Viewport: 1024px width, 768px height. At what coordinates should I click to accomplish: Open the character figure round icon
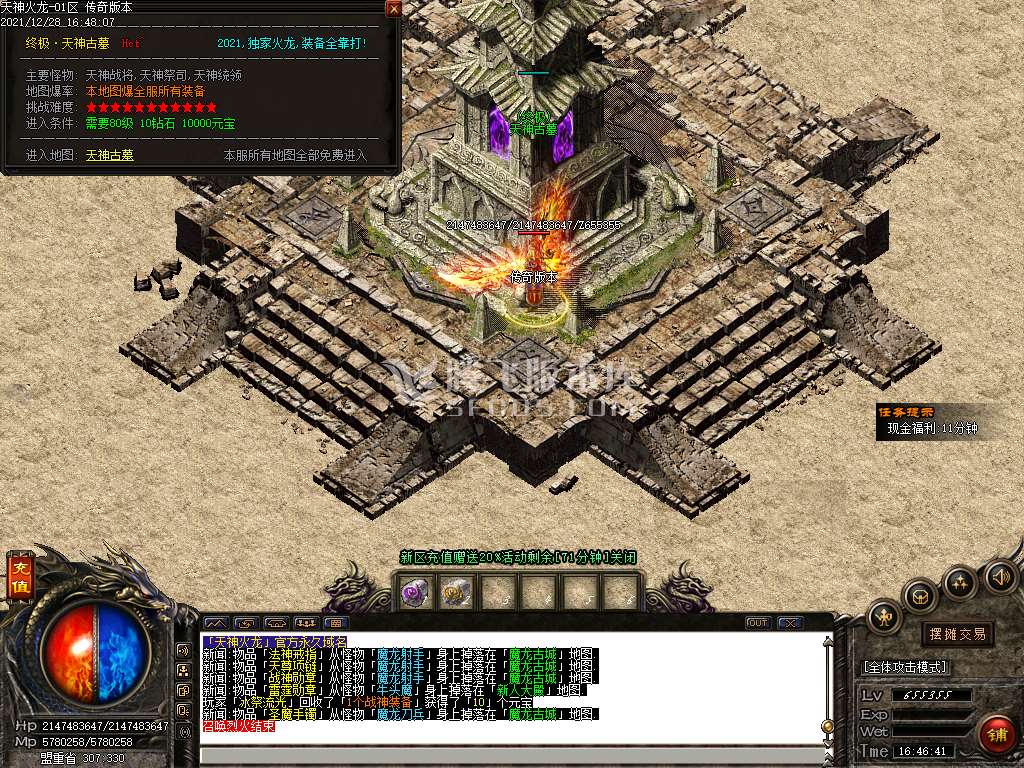click(885, 616)
